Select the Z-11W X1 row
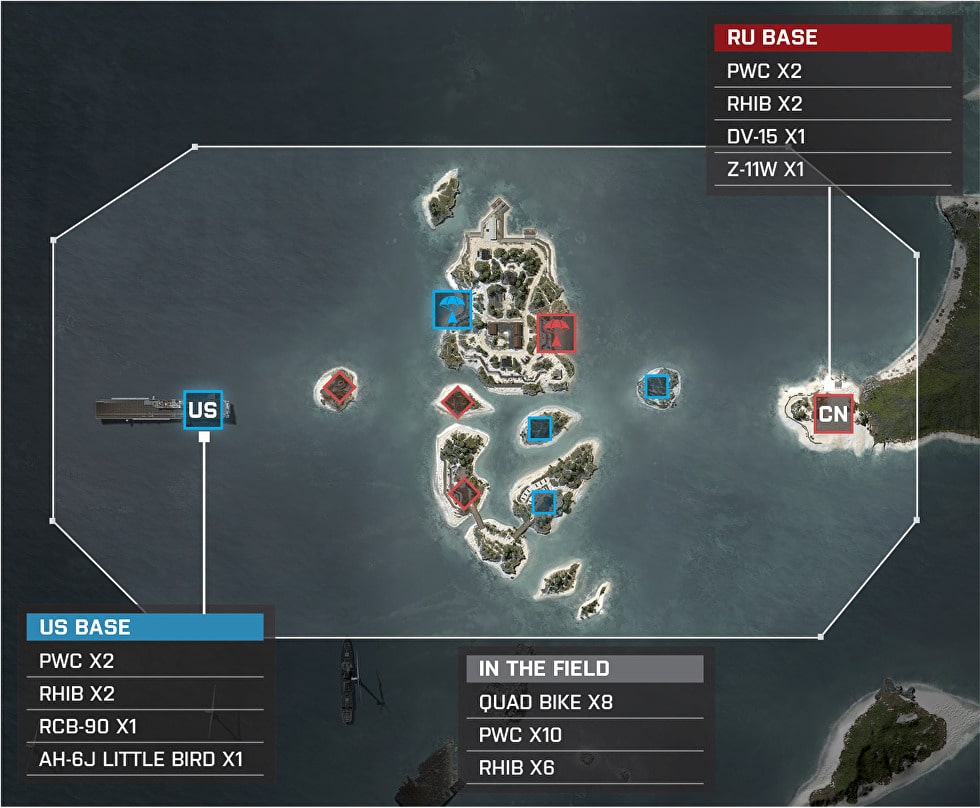The image size is (980, 808). click(x=832, y=169)
